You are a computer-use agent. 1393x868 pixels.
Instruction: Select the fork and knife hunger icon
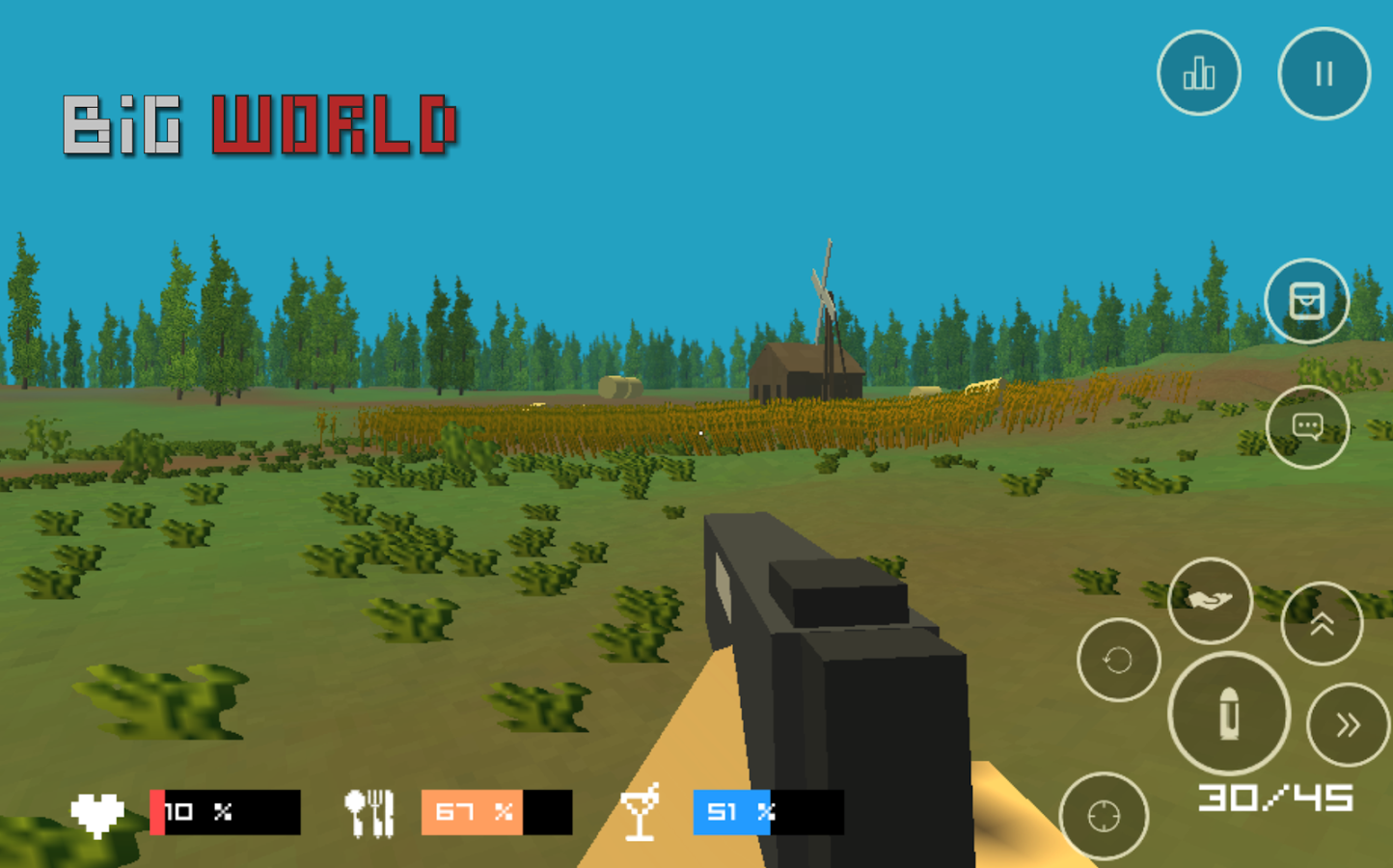coord(371,810)
